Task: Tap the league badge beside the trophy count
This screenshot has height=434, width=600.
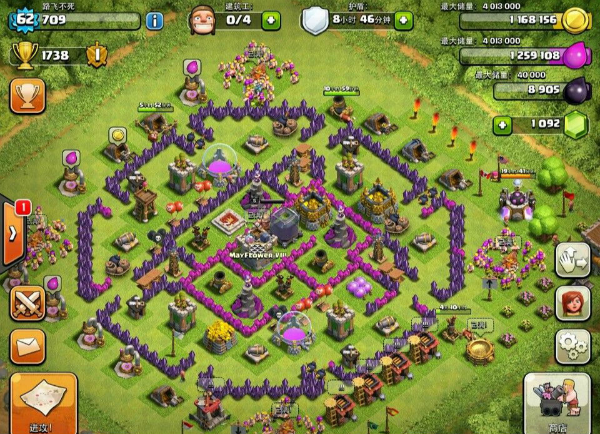Action: click(x=97, y=56)
